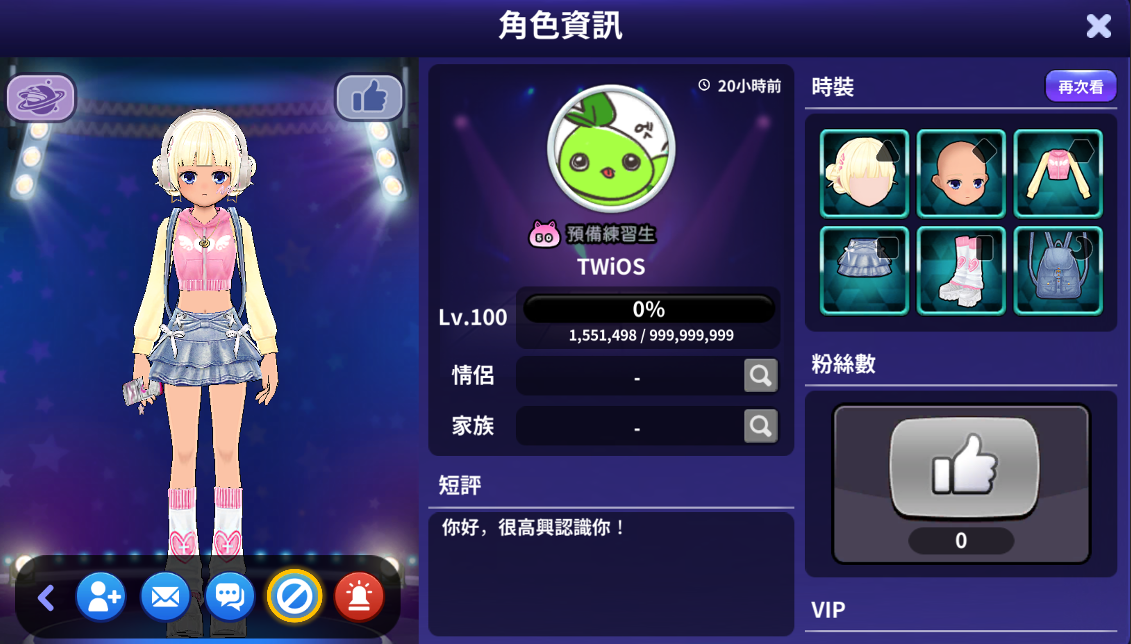
Task: Open the planet icon button
Action: (41, 98)
